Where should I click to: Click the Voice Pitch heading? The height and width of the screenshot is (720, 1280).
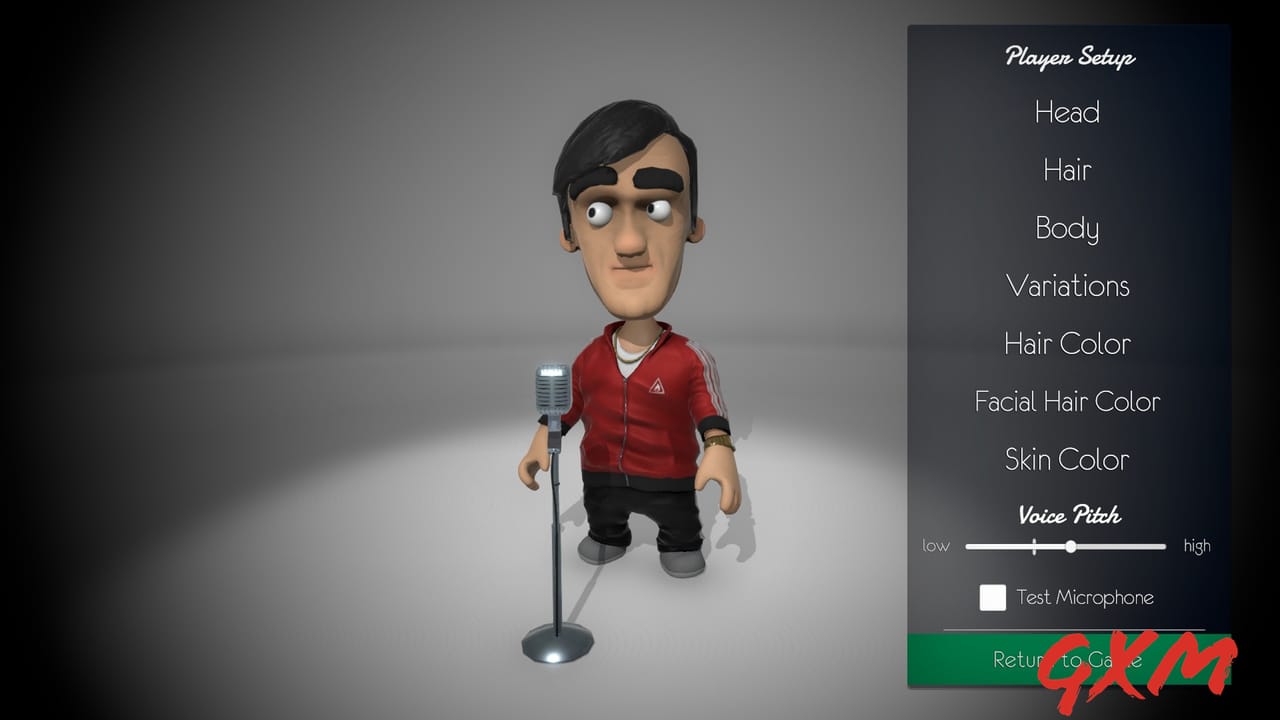coord(1067,515)
